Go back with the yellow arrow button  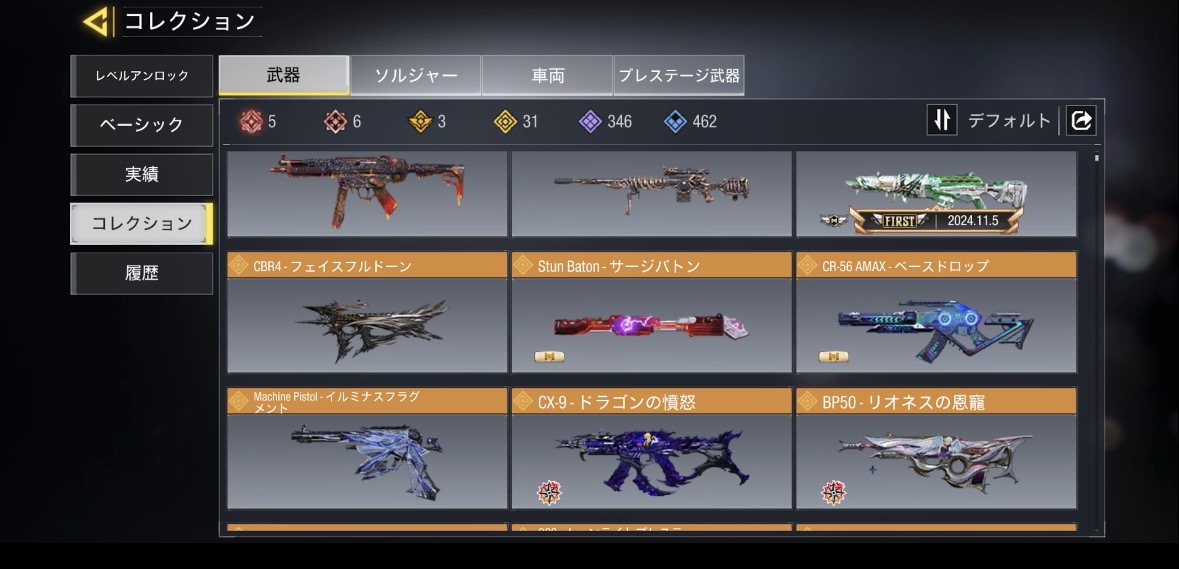pos(96,21)
